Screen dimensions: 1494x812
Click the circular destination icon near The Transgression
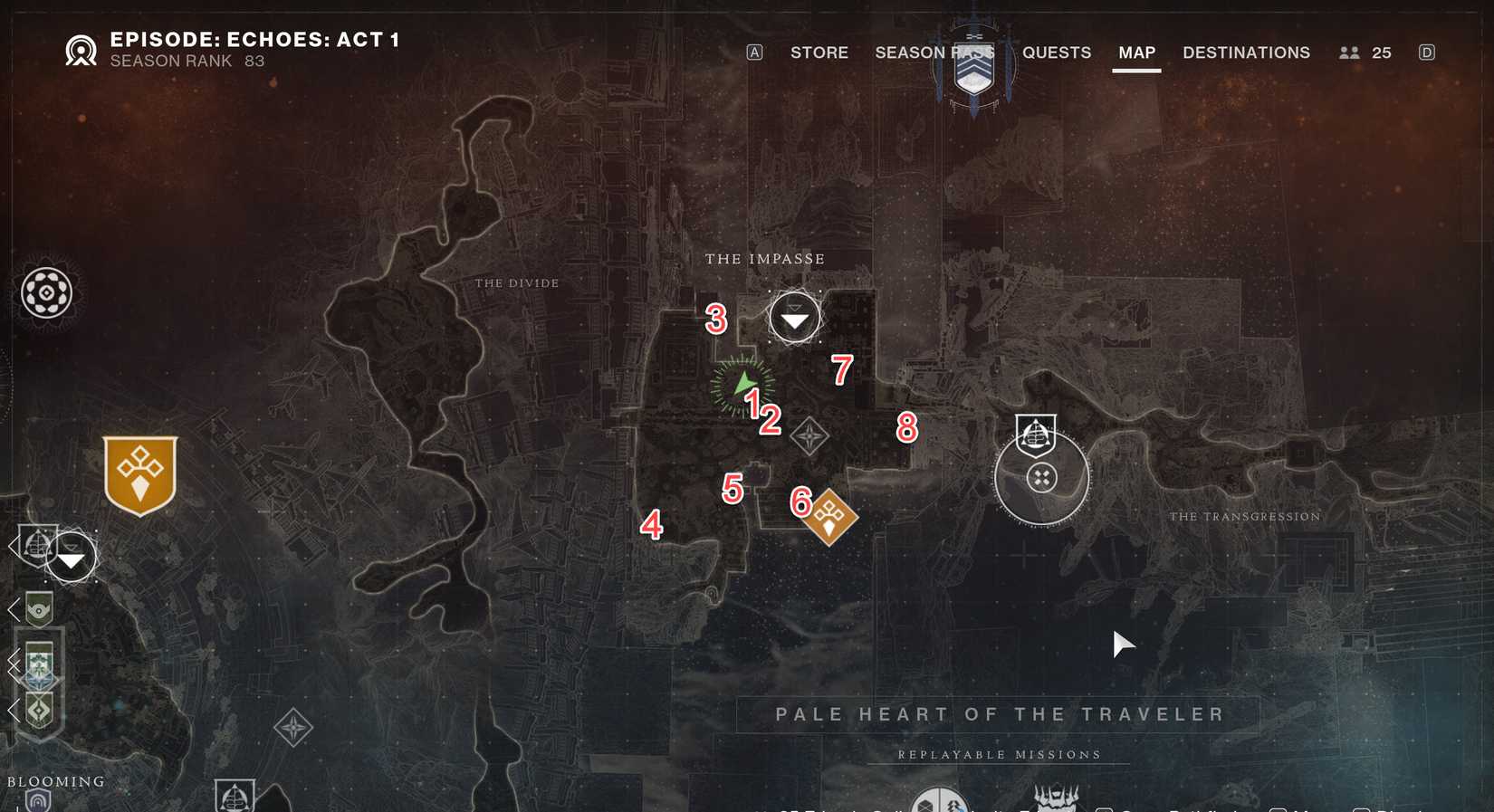coord(1041,477)
